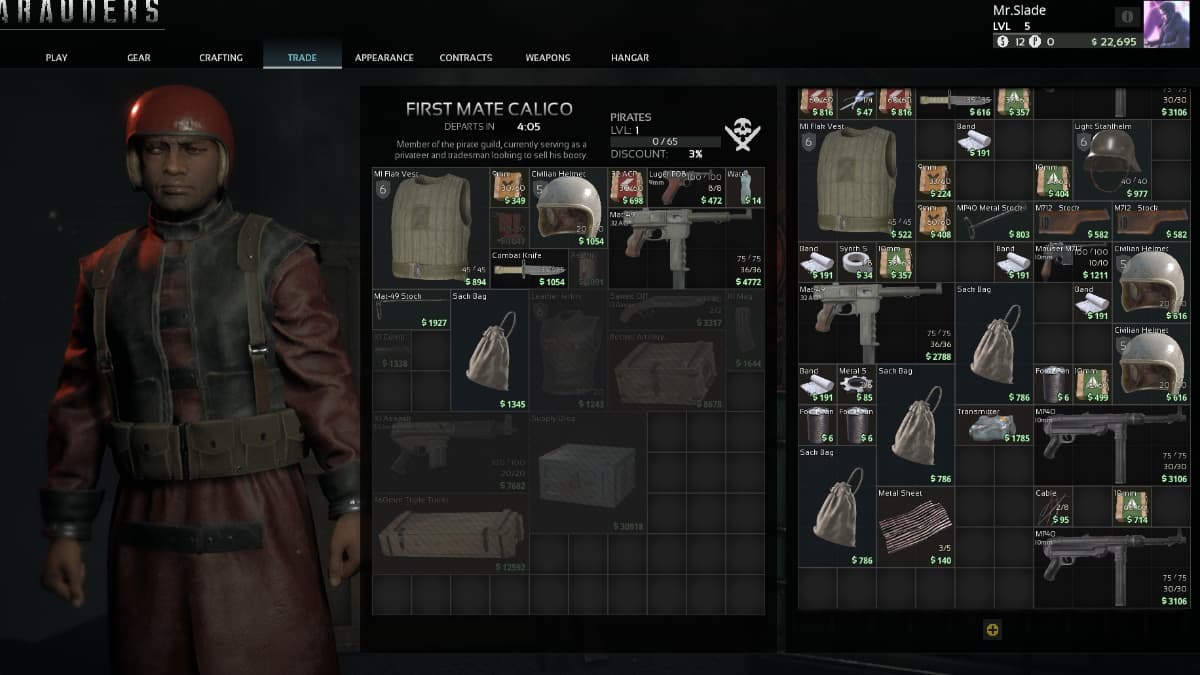Viewport: 1200px width, 675px height.
Task: Open the Mr.Slade profile avatar
Action: [x=1166, y=24]
